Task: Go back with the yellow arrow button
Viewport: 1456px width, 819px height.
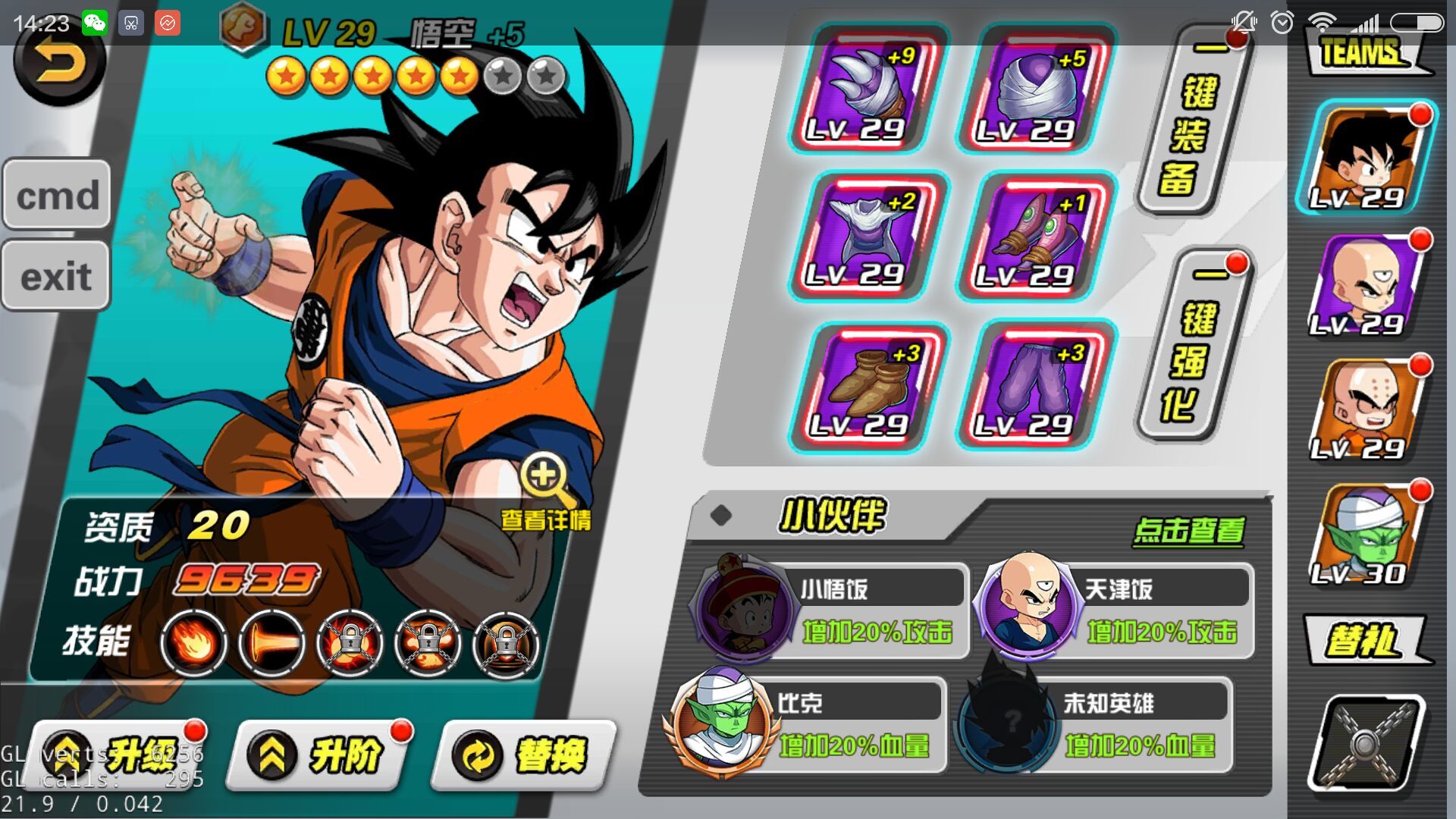Action: (x=59, y=64)
